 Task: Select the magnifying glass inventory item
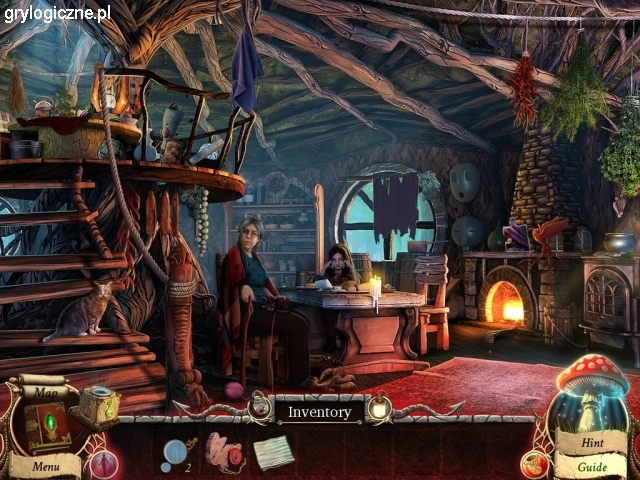173,451
